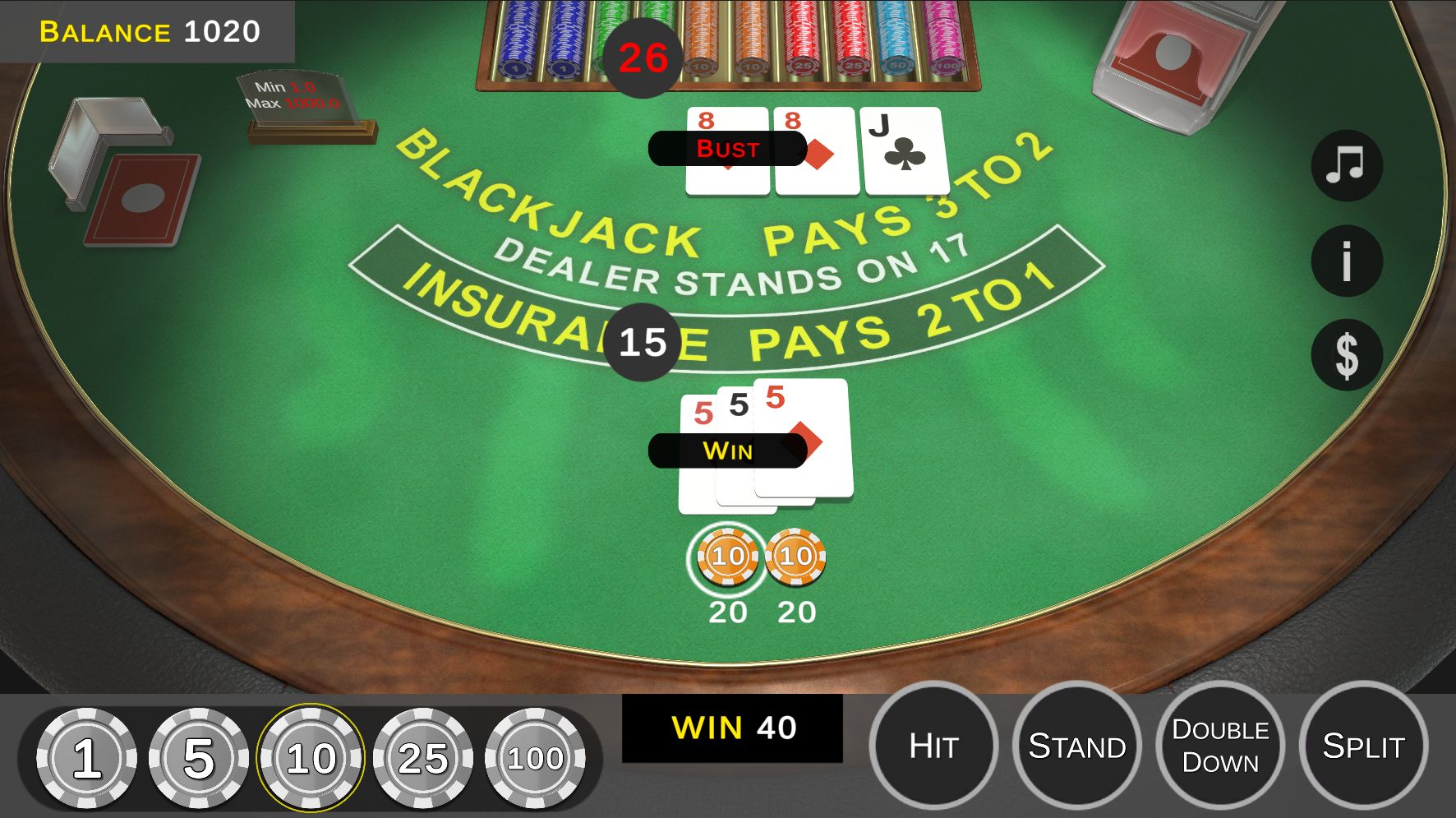Viewport: 1456px width, 818px height.
Task: Click the Hit button
Action: (x=933, y=746)
